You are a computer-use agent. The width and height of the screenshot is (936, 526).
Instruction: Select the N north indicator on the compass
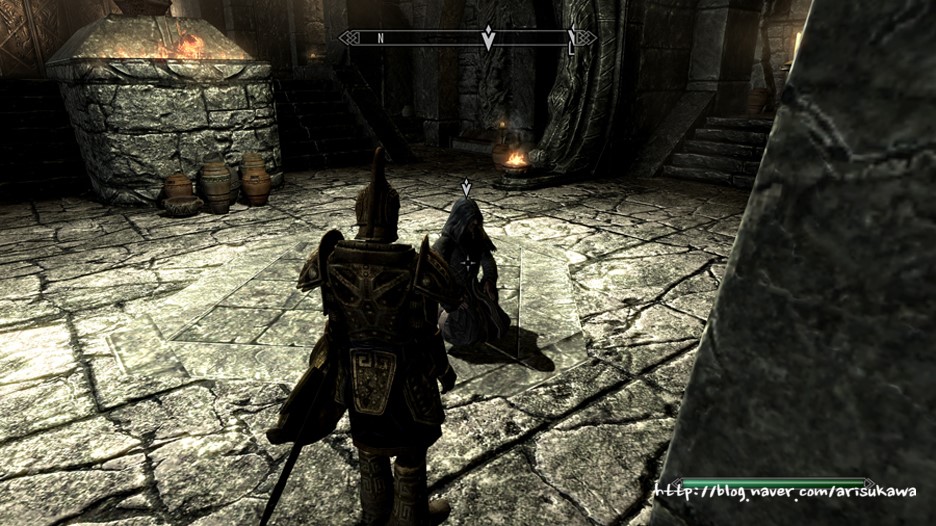coord(379,39)
